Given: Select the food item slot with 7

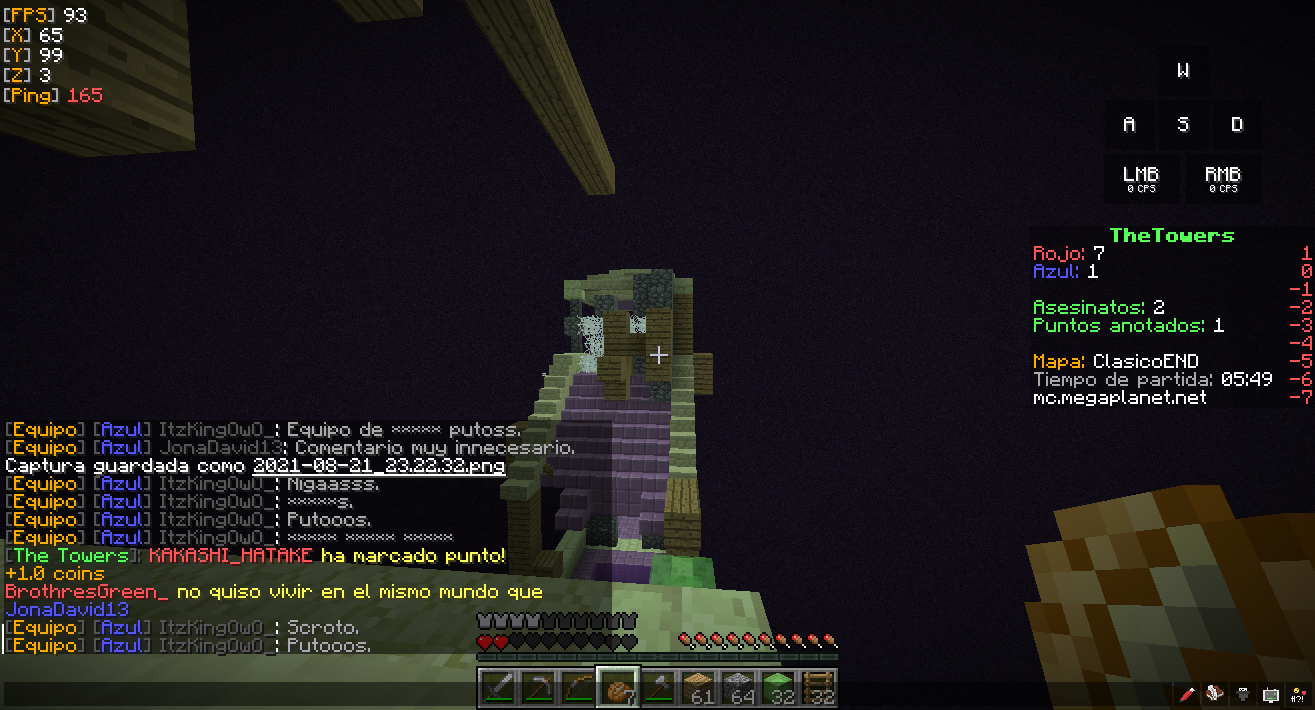Looking at the screenshot, I should coord(617,688).
